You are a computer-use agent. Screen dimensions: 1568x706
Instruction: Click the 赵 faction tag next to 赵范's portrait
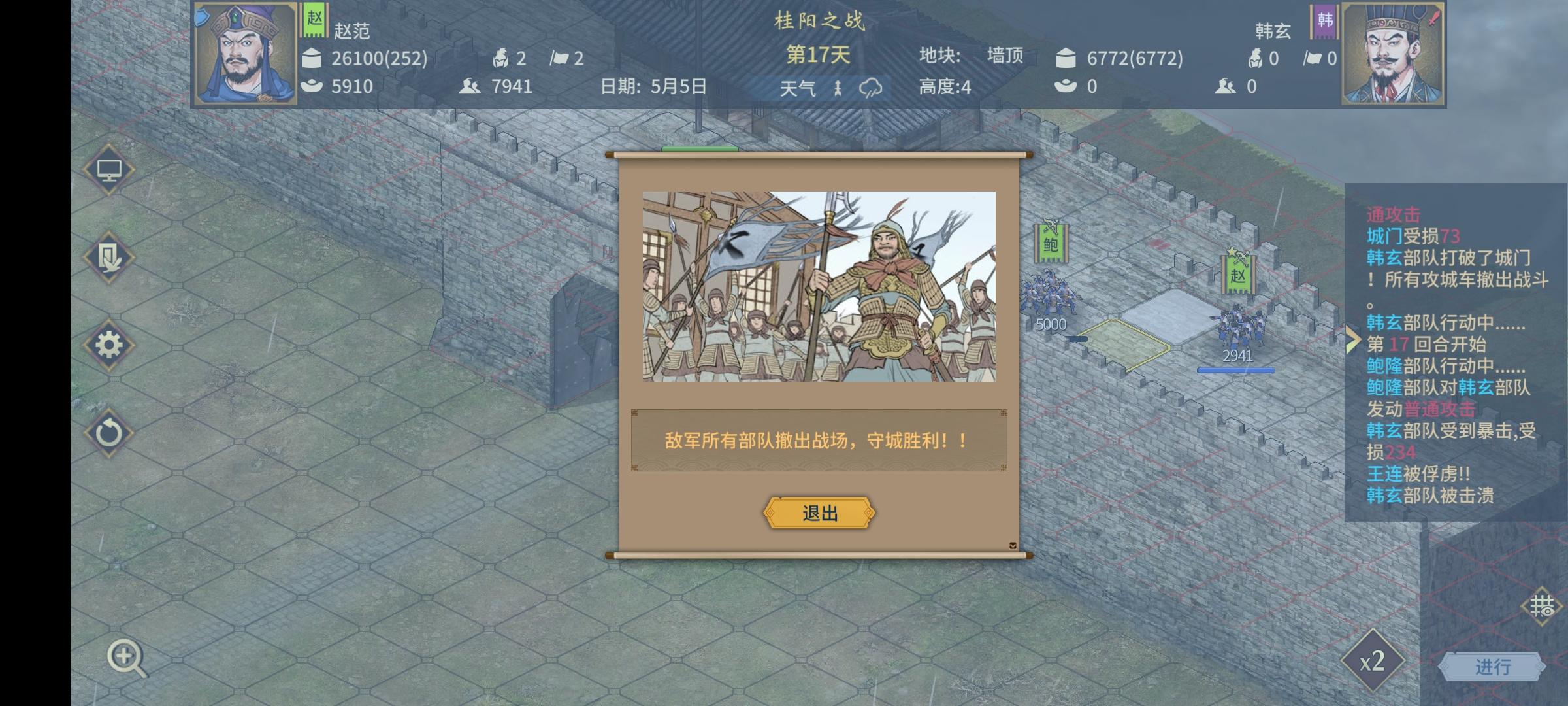(x=314, y=20)
